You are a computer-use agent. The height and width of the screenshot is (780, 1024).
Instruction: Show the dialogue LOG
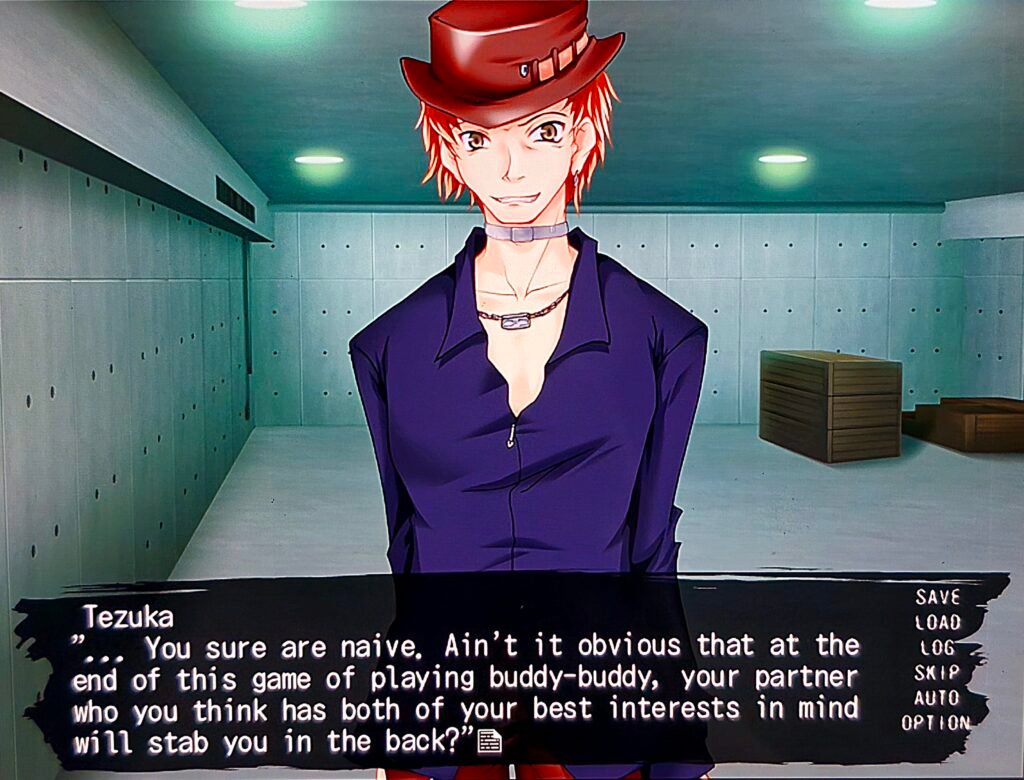click(937, 647)
